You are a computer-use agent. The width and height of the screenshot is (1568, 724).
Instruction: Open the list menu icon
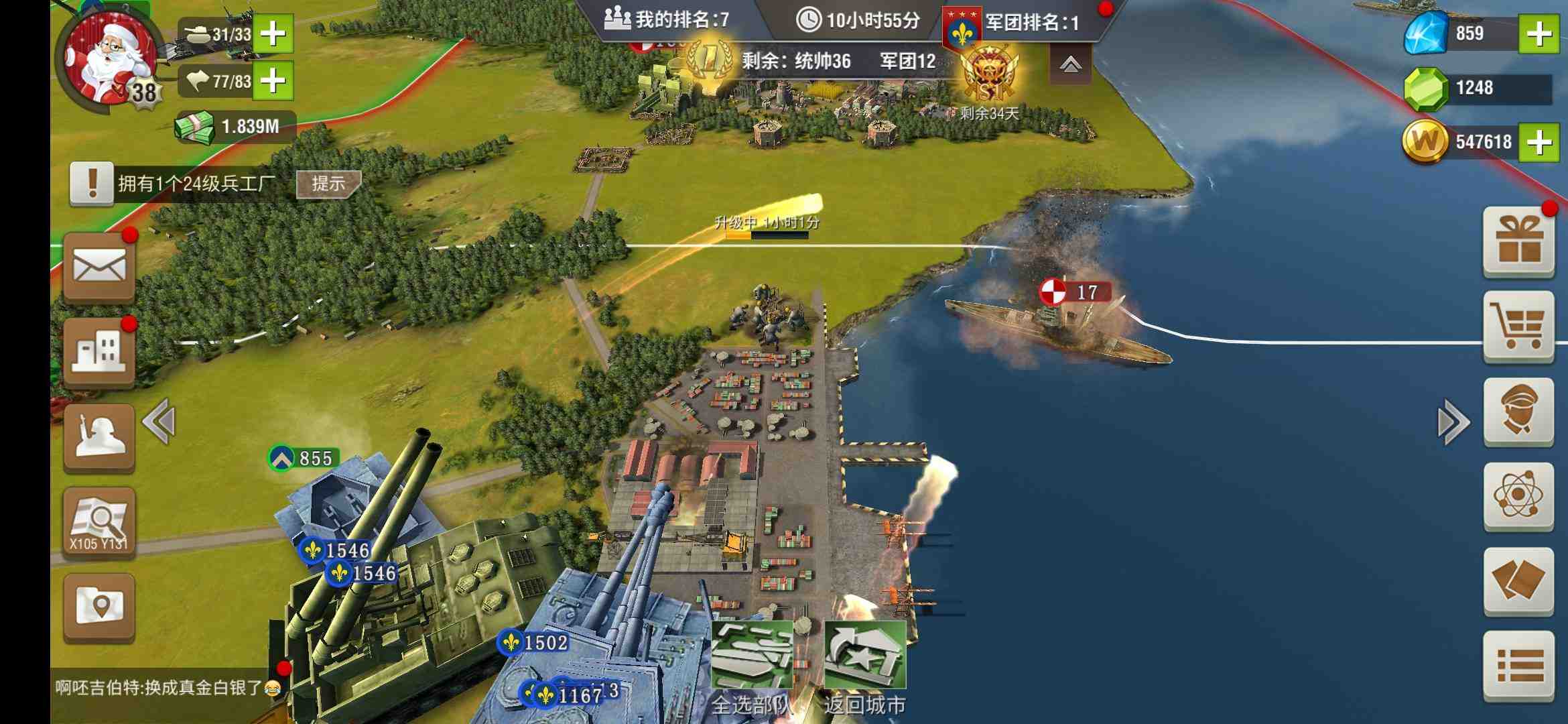tap(1518, 666)
